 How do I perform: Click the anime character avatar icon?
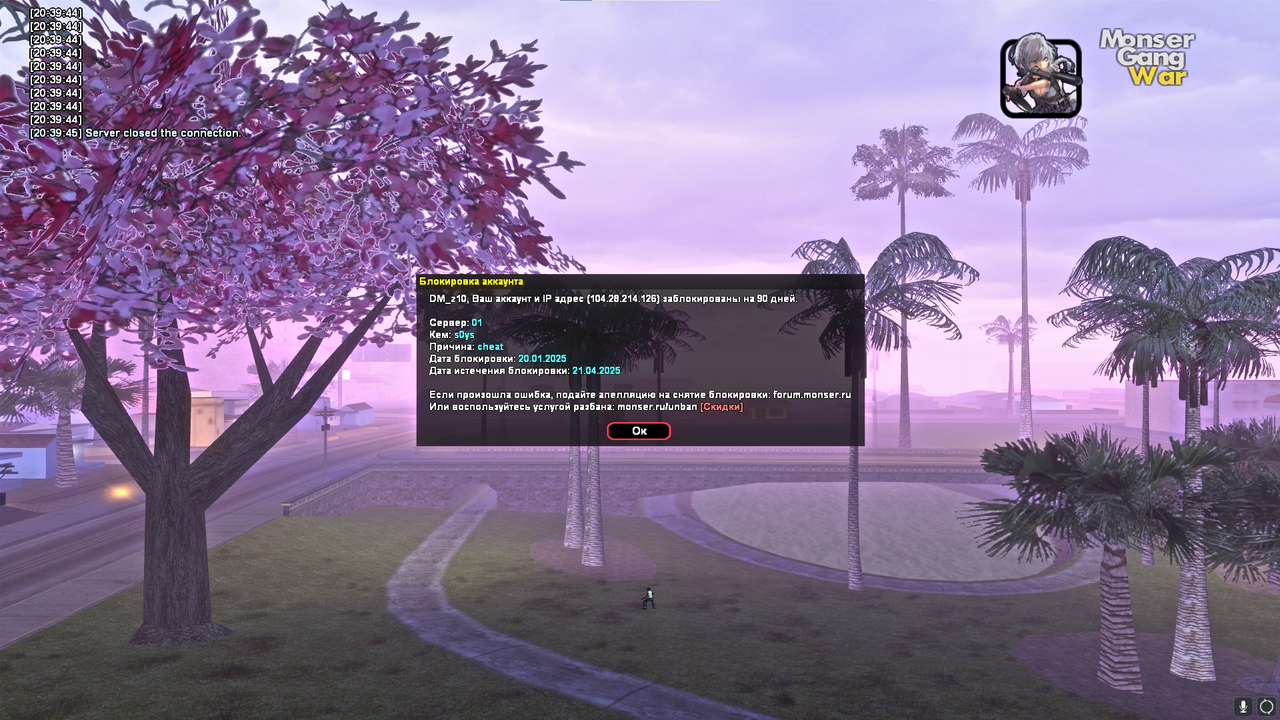(1040, 78)
